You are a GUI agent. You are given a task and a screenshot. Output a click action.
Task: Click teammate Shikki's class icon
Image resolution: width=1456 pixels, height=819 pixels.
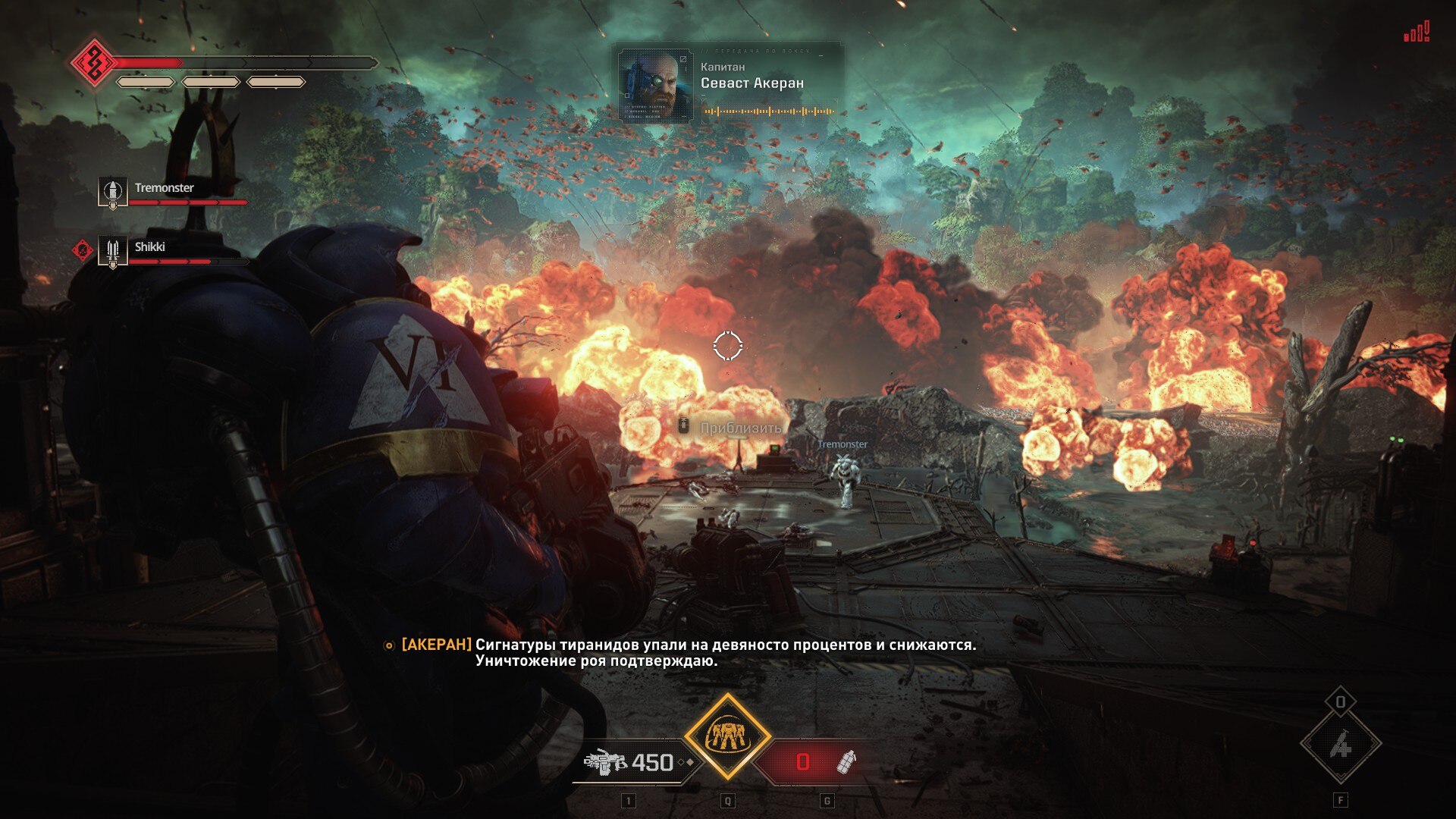[112, 251]
